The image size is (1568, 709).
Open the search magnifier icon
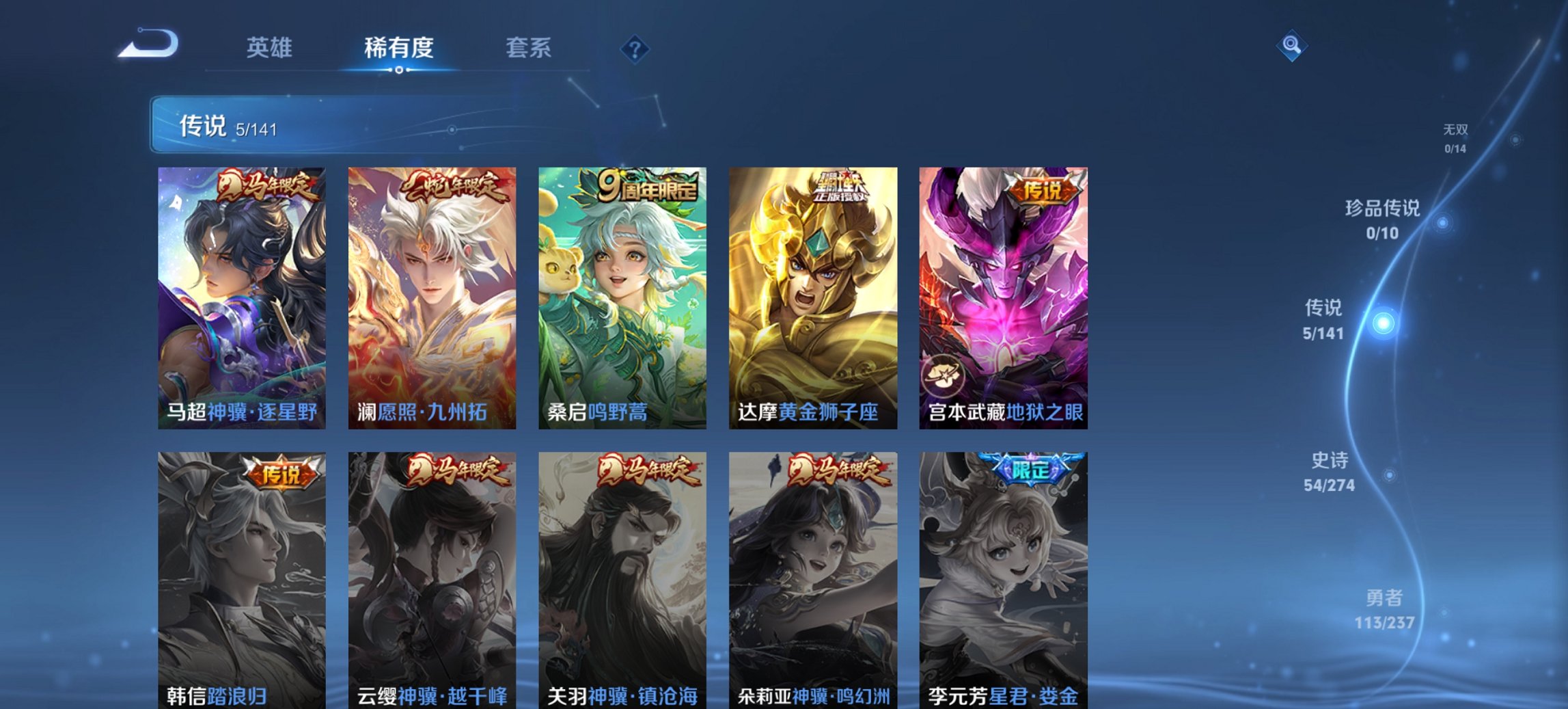click(x=1291, y=46)
